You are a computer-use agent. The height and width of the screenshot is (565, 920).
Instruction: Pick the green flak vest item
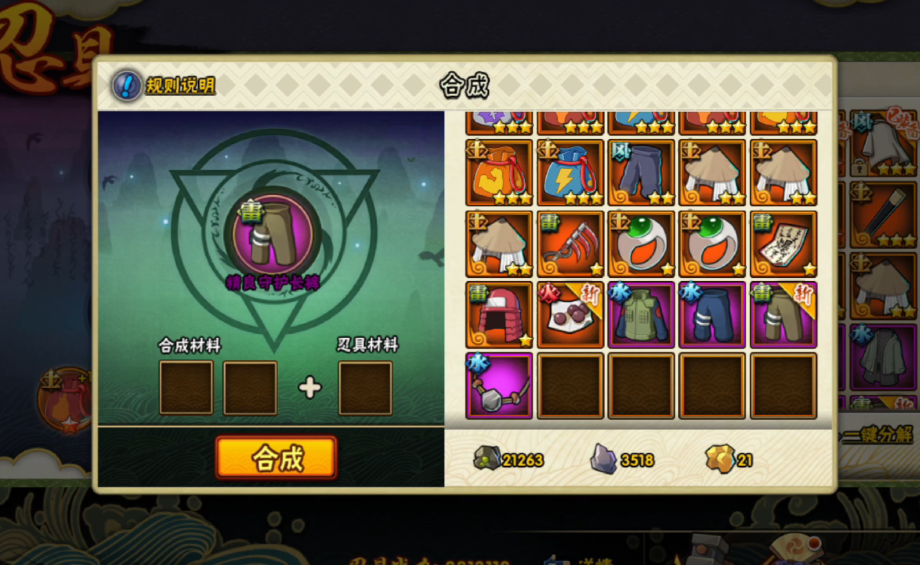point(641,315)
